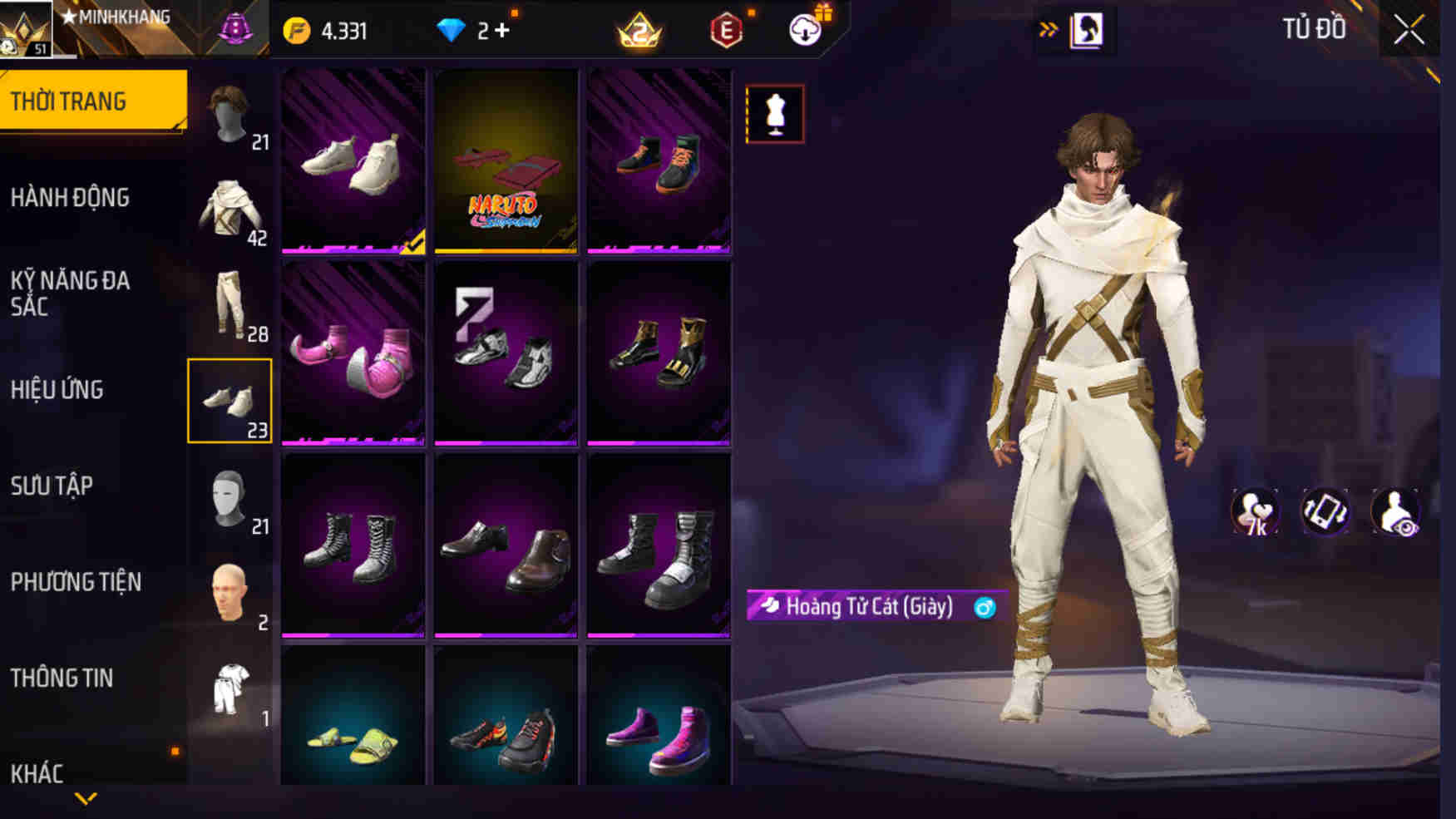The height and width of the screenshot is (819, 1456).
Task: Open the Kỹ Năng Đa Sắc tab
Action: pos(70,293)
